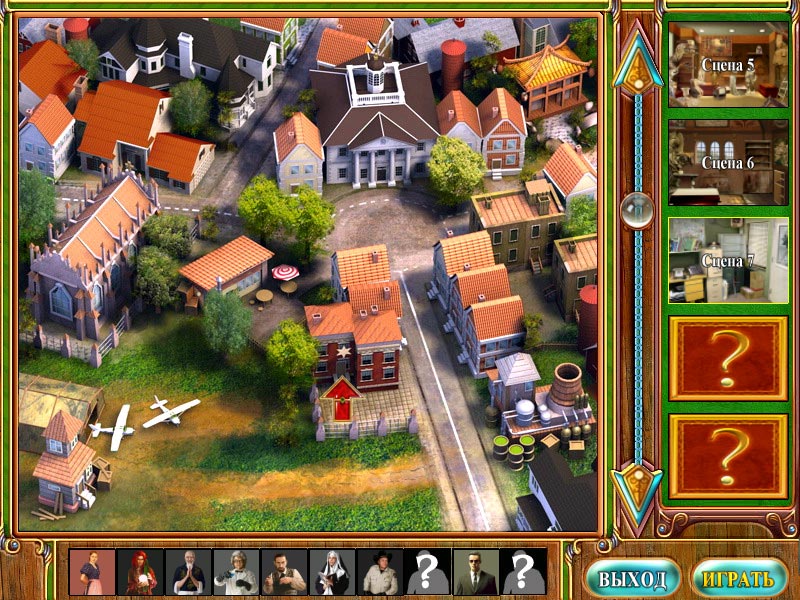This screenshot has width=800, height=600.
Task: Pick the praying bald man portrait
Action: [189, 573]
